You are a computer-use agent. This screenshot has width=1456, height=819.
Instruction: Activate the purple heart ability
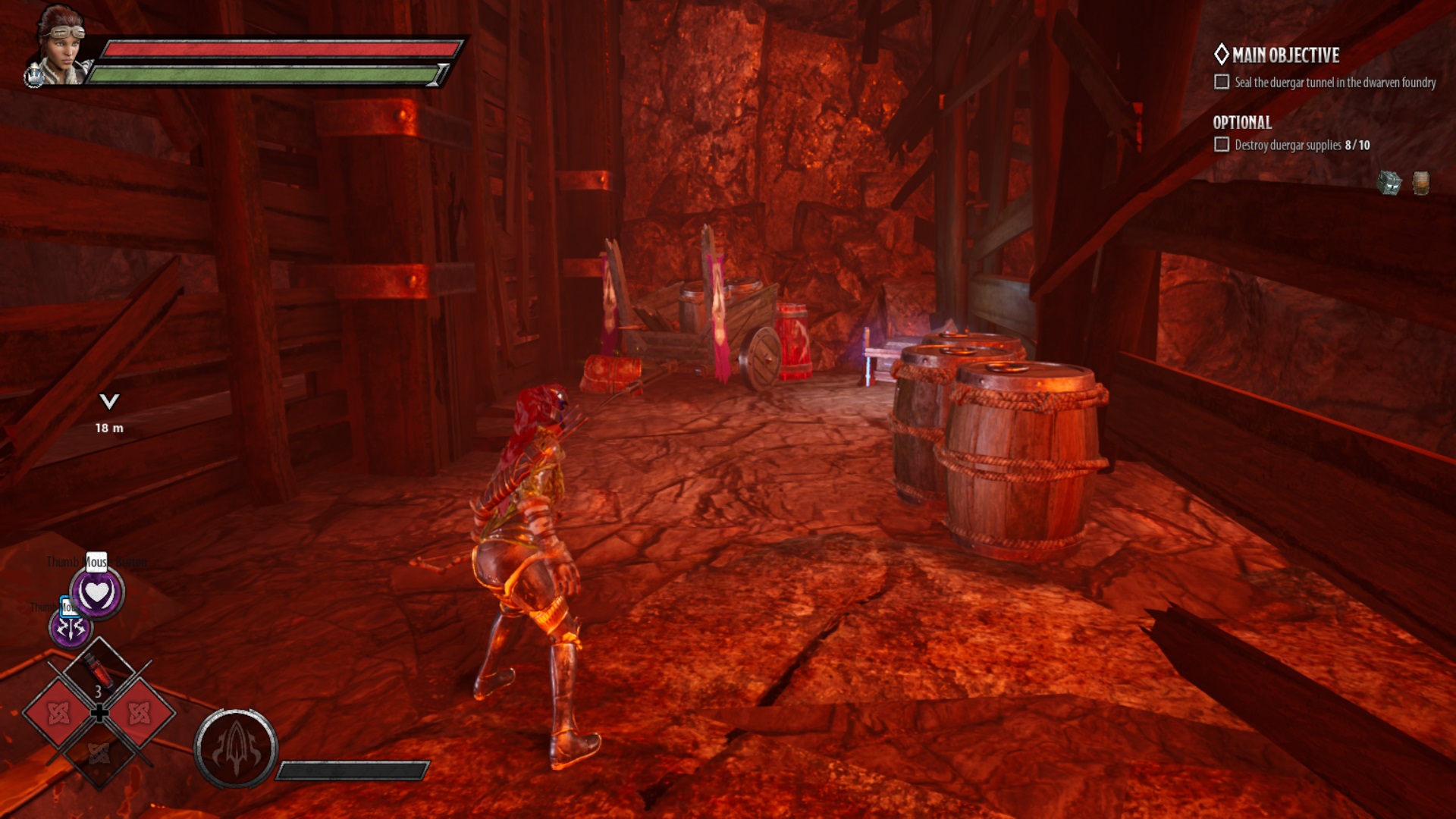tap(97, 593)
